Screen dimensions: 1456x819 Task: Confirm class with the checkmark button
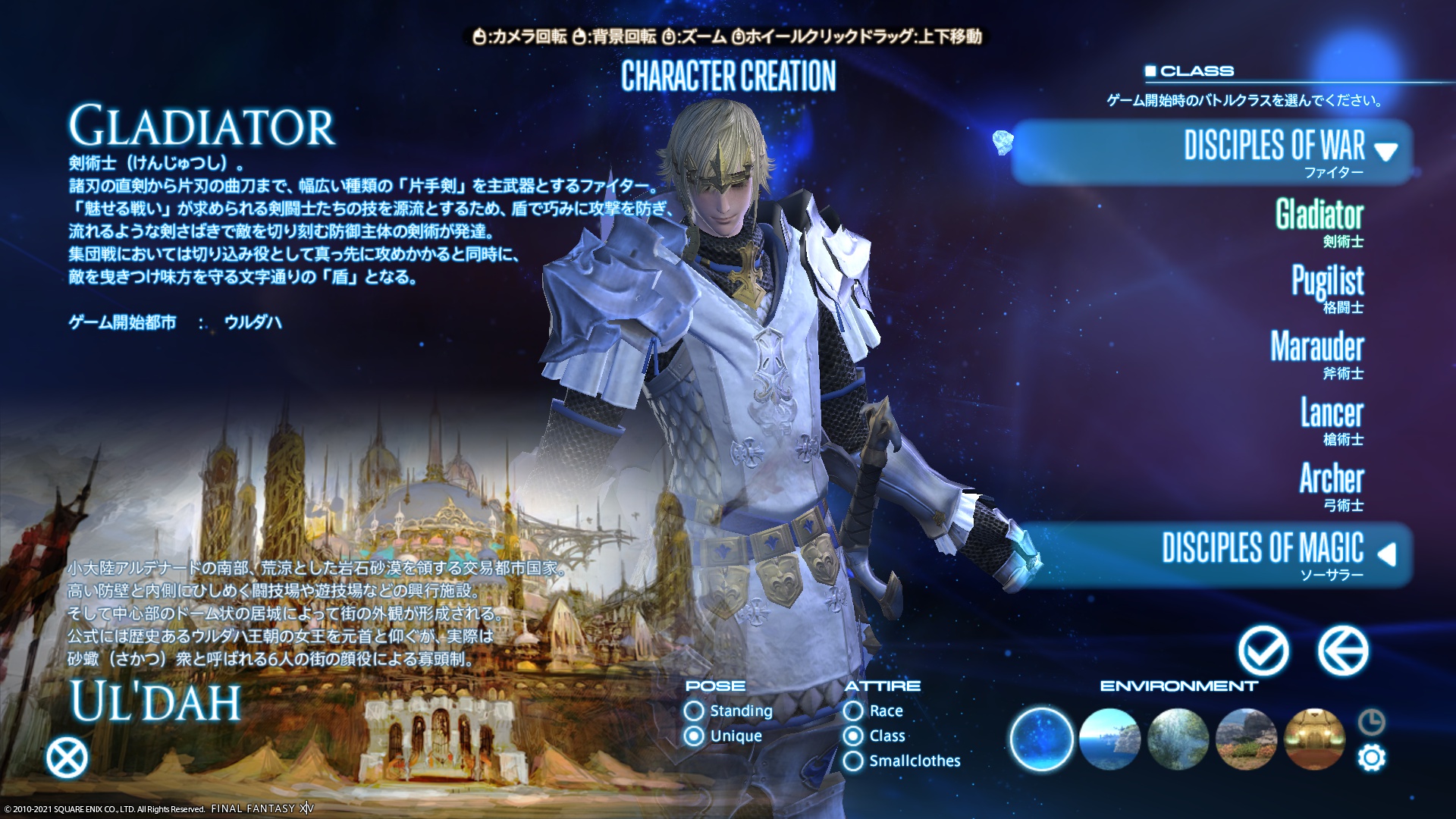tap(1263, 651)
